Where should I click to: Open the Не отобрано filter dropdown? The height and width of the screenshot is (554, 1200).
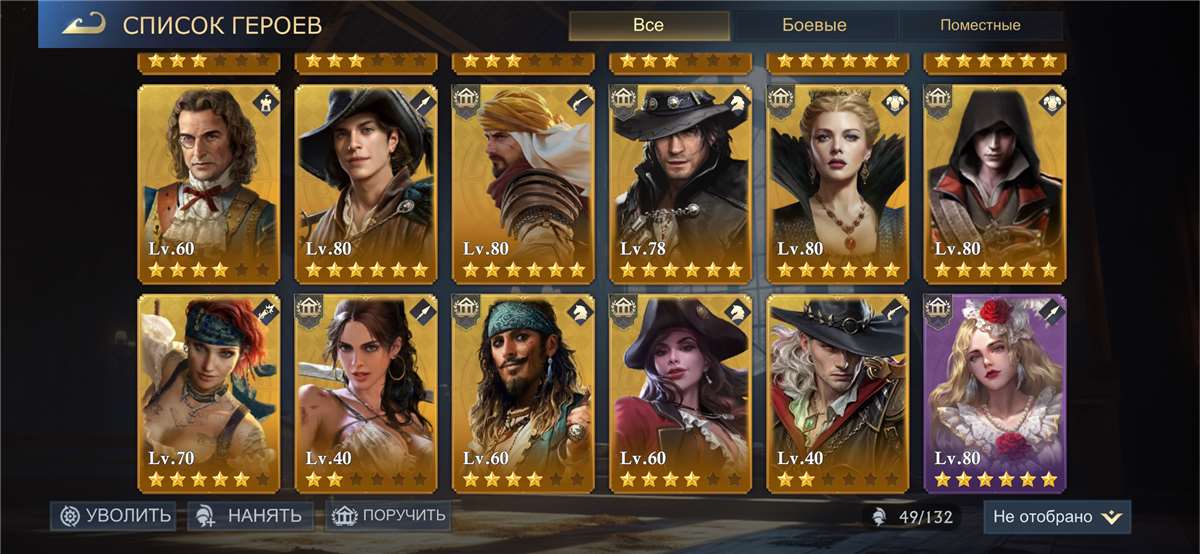pyautogui.click(x=1057, y=516)
